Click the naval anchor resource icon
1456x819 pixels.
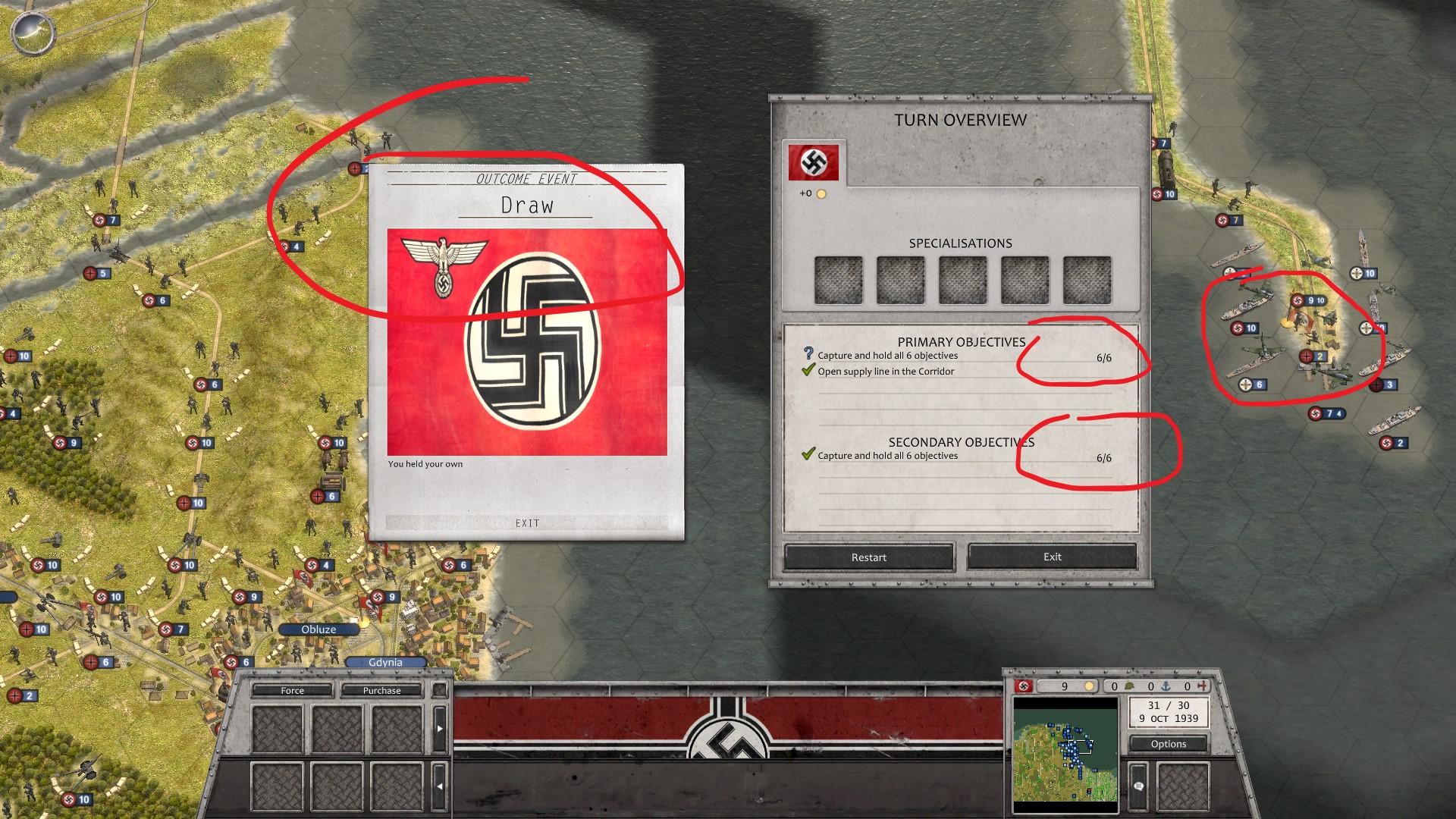tap(1166, 685)
